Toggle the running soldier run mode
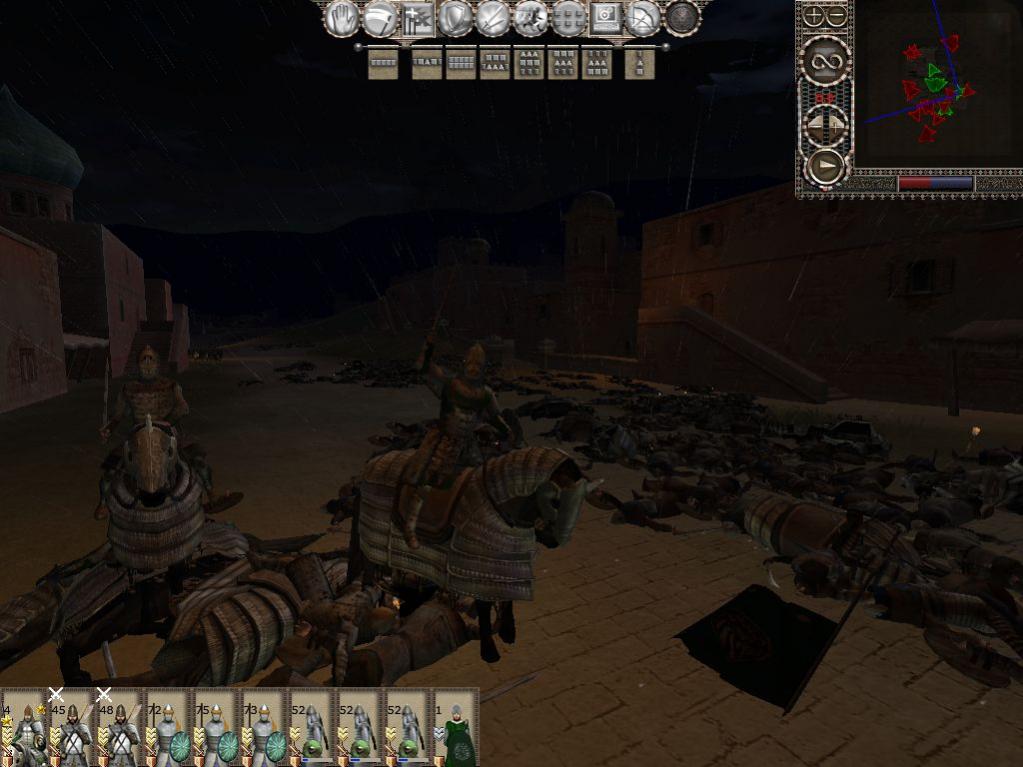The image size is (1023, 767). (530, 18)
